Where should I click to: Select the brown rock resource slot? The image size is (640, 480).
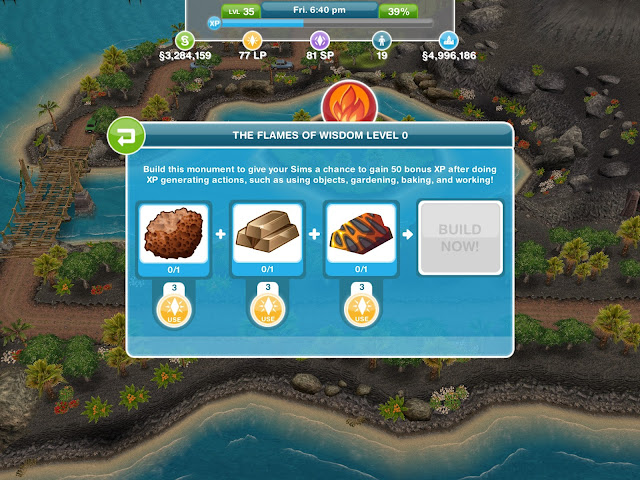174,236
